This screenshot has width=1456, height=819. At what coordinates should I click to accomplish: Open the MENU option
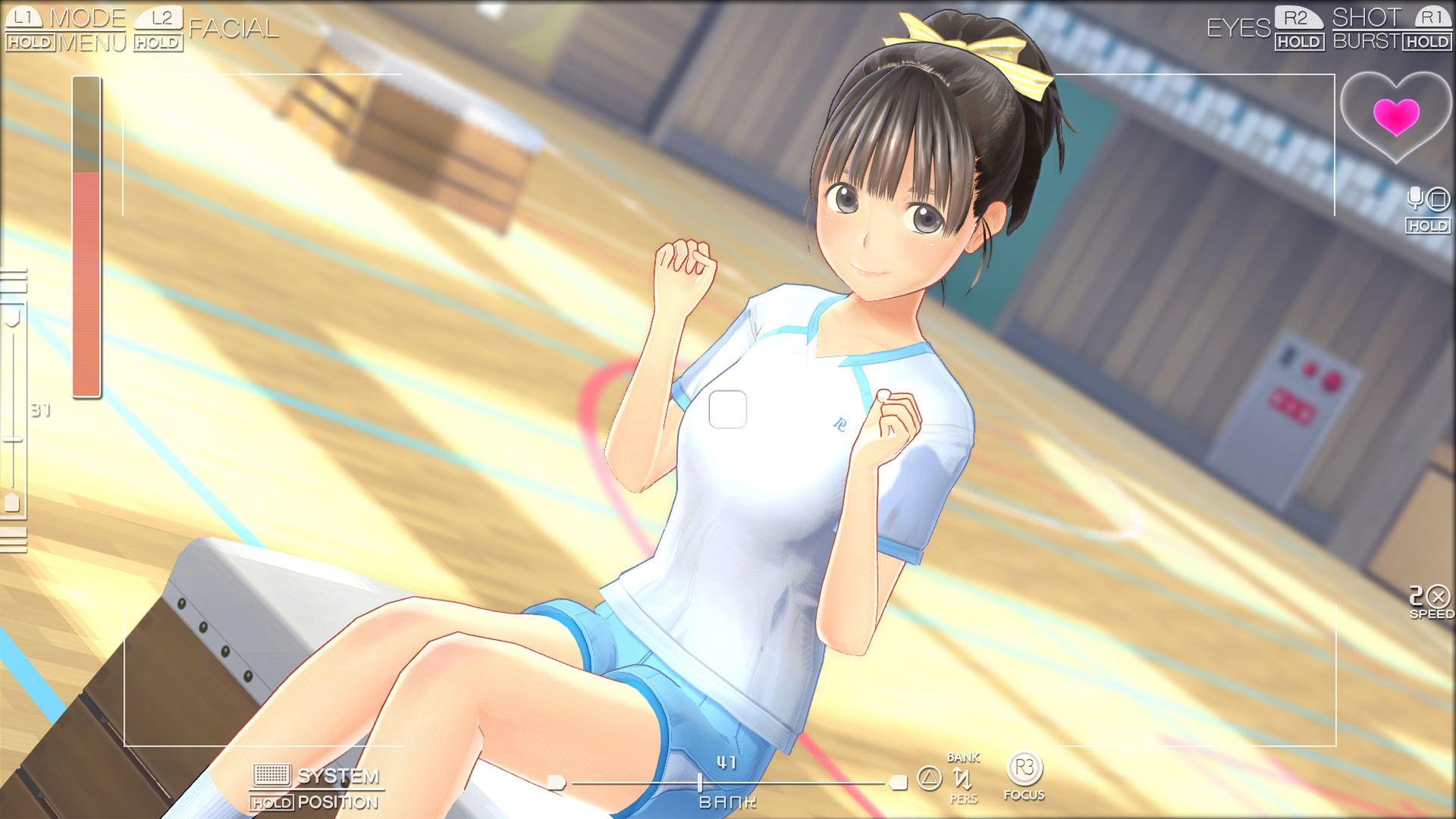coord(92,42)
